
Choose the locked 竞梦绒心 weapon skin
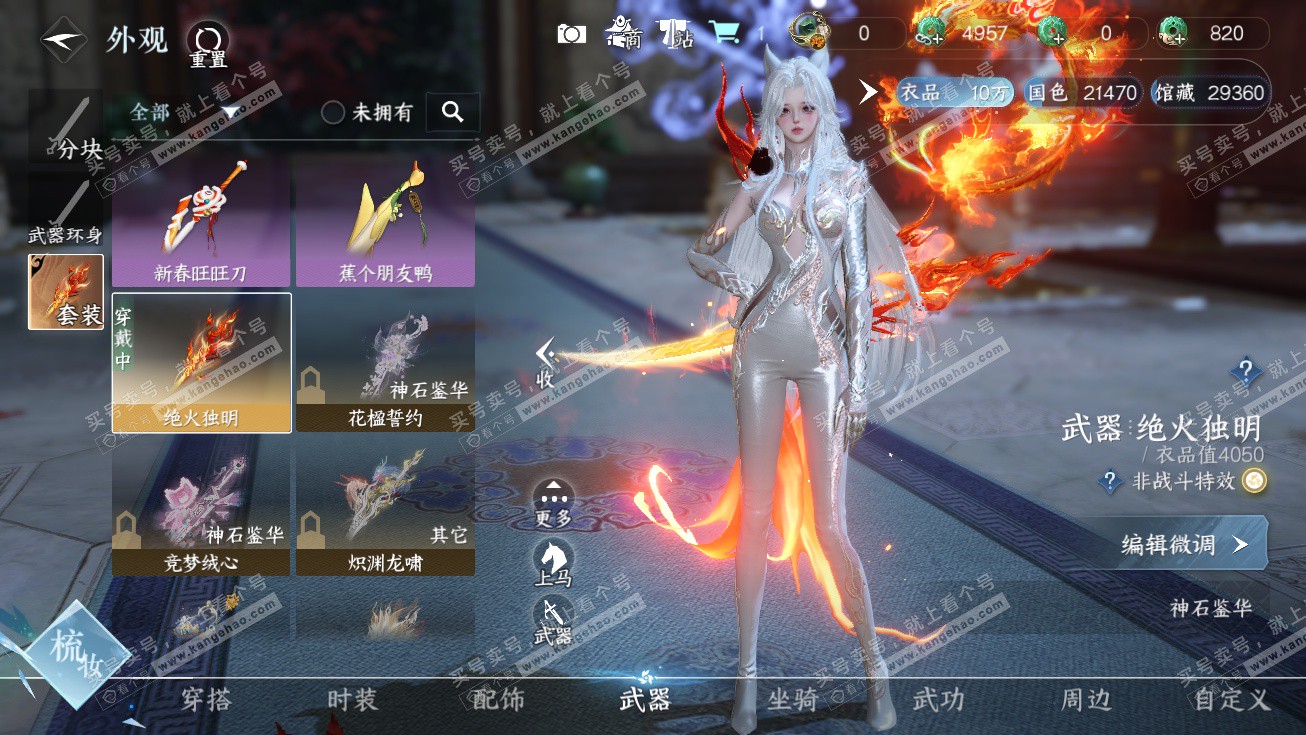pyautogui.click(x=201, y=508)
